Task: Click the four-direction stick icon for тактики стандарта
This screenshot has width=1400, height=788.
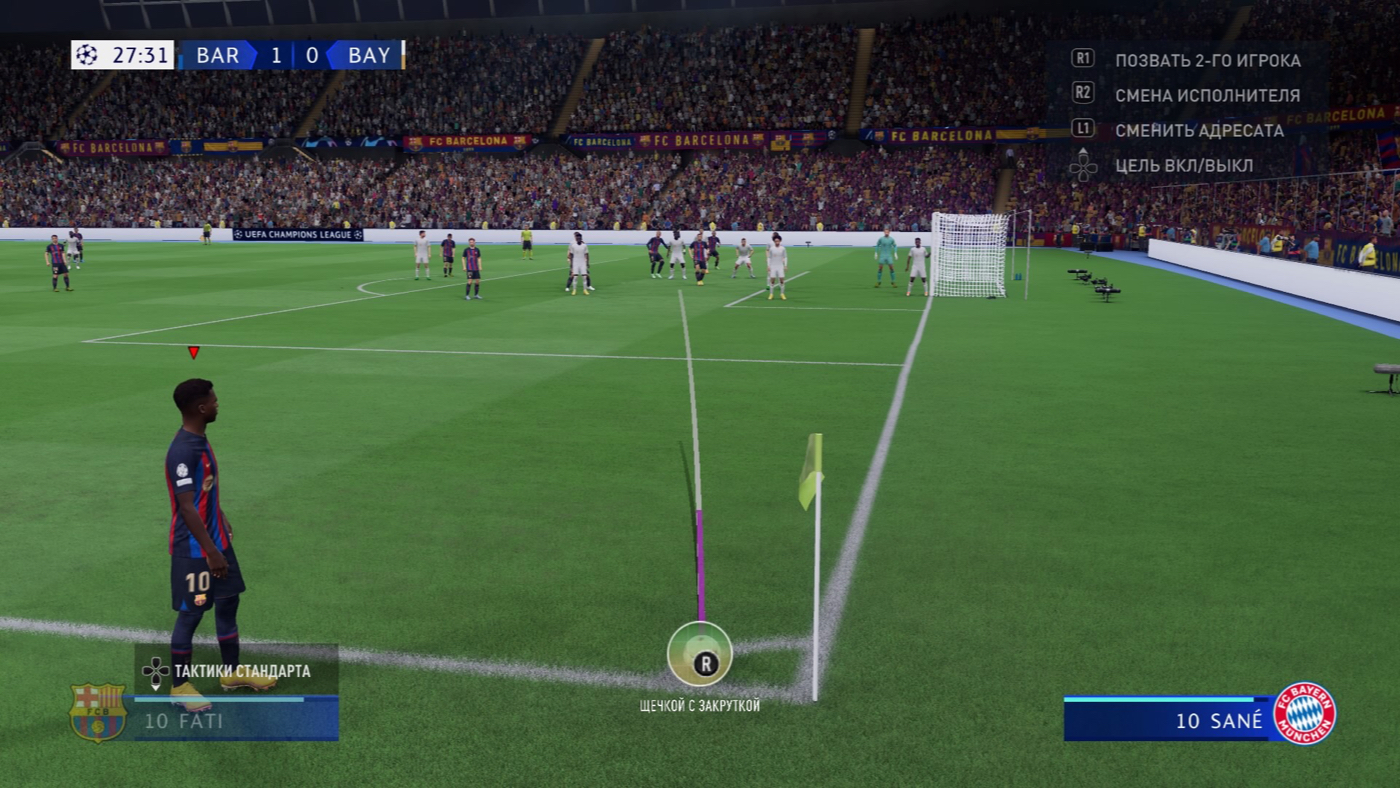Action: [155, 671]
